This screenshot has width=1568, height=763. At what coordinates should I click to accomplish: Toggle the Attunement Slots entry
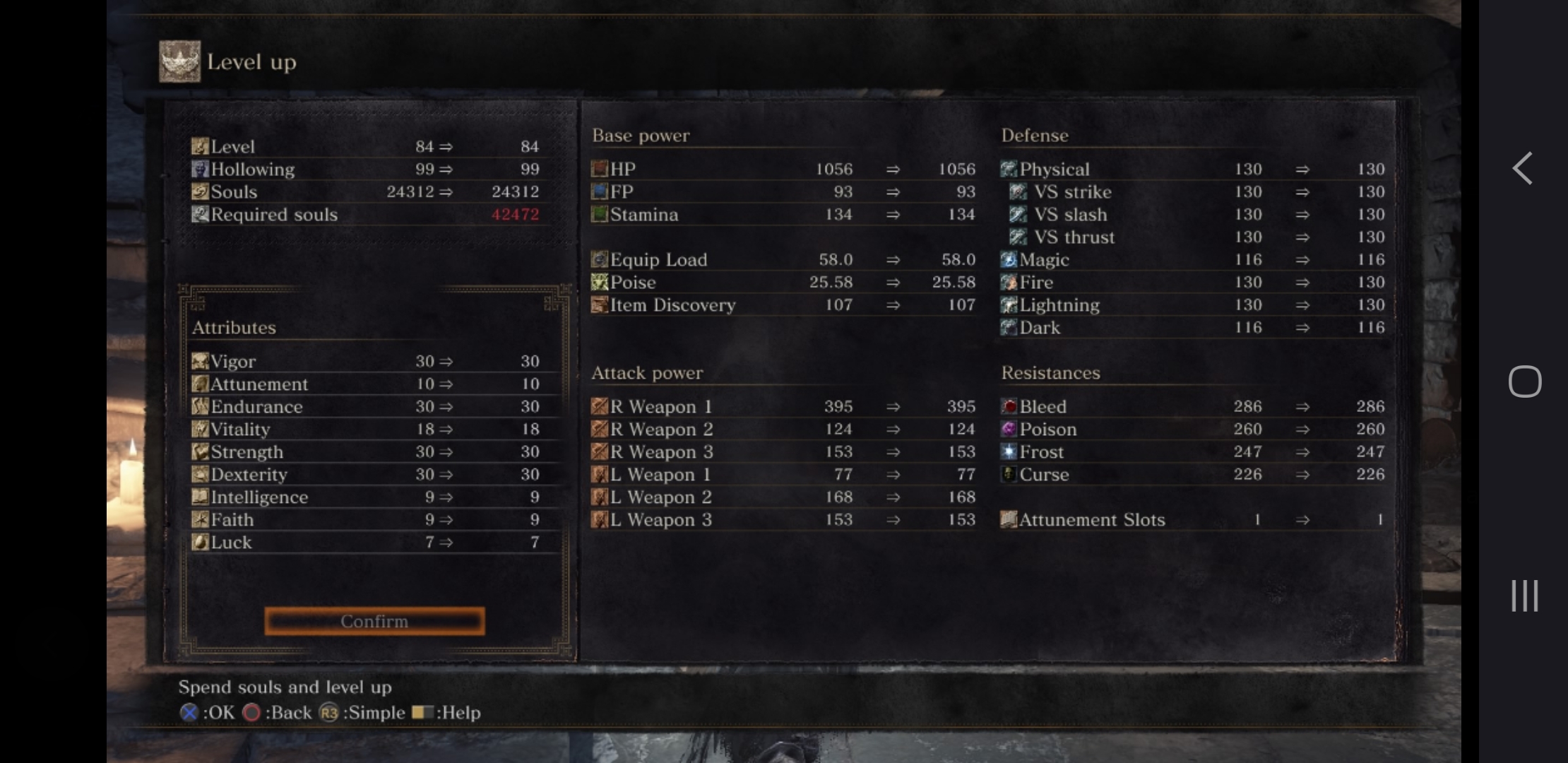(1092, 520)
